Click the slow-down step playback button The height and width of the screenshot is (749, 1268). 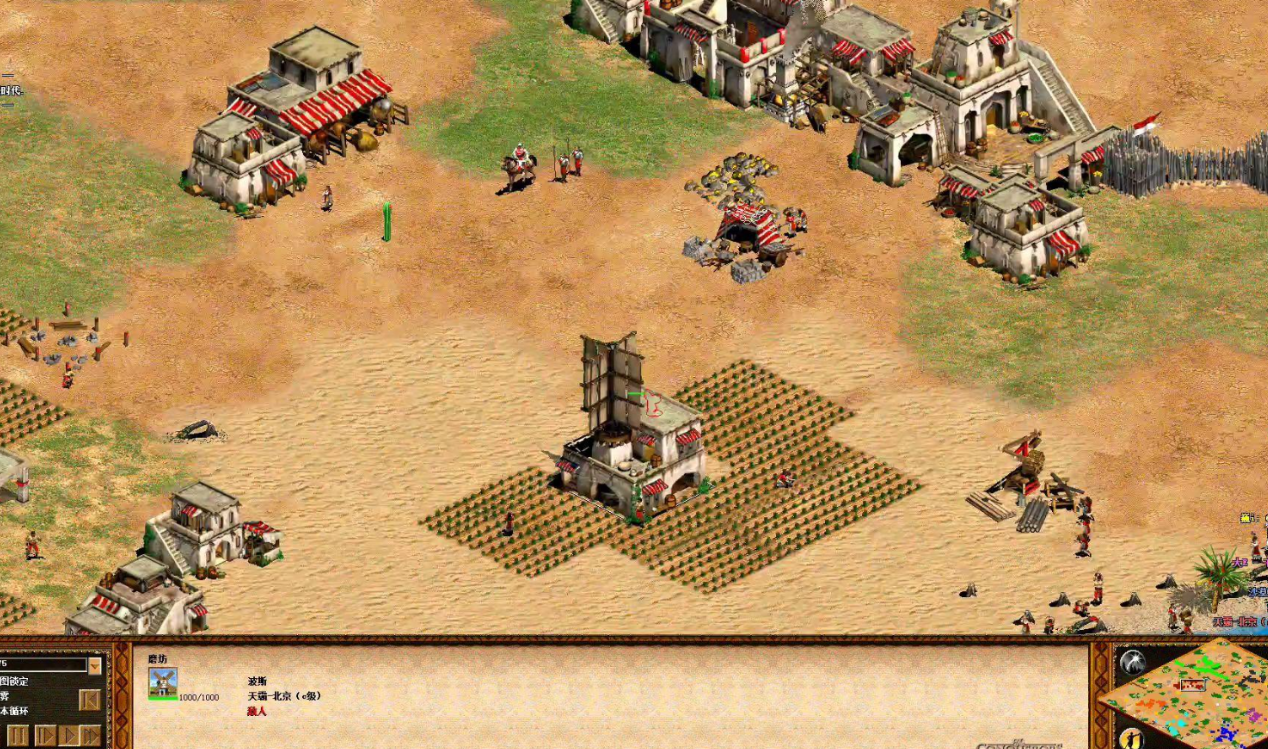coord(44,735)
